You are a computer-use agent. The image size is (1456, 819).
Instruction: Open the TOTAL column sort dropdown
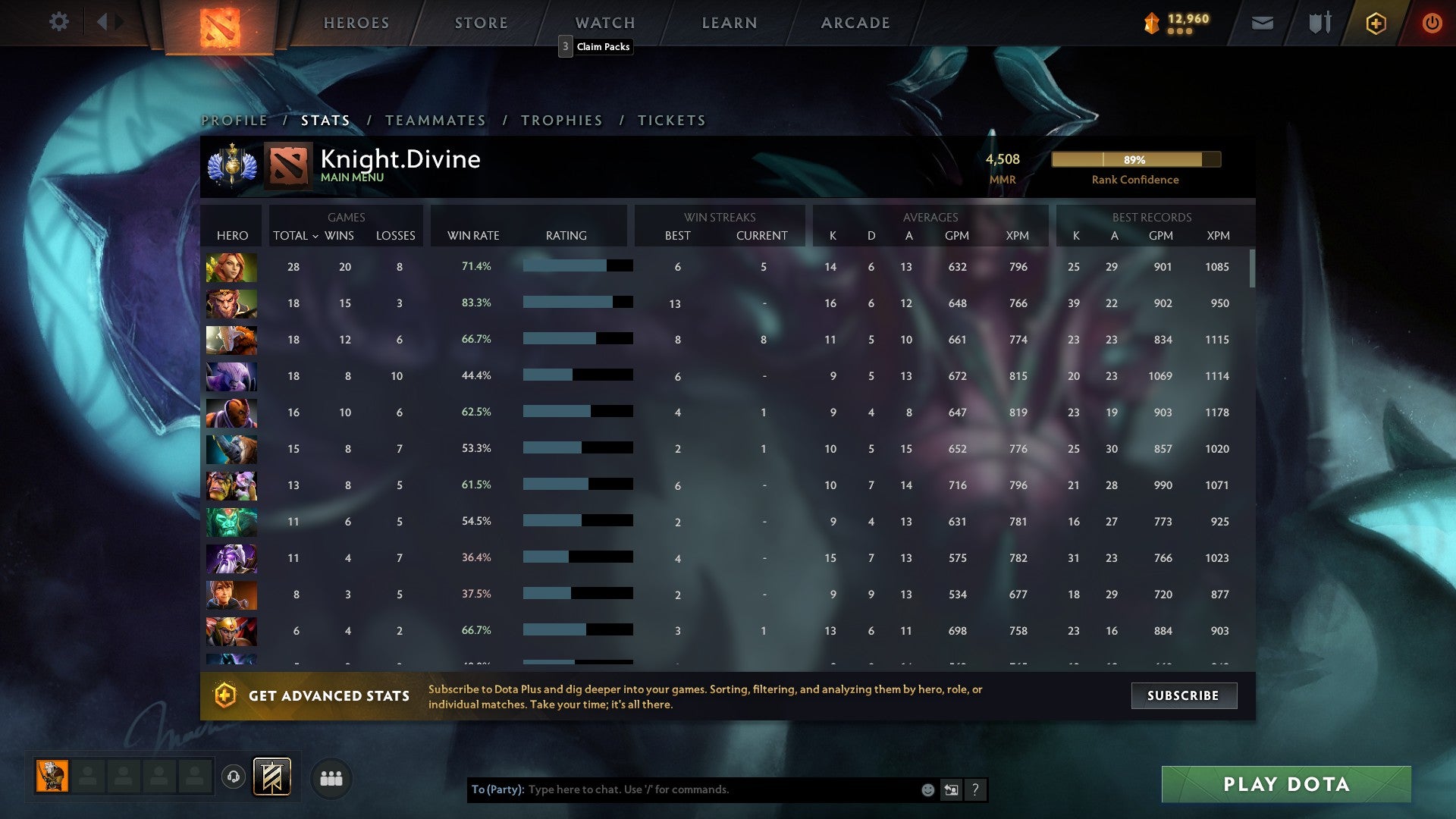(x=296, y=236)
